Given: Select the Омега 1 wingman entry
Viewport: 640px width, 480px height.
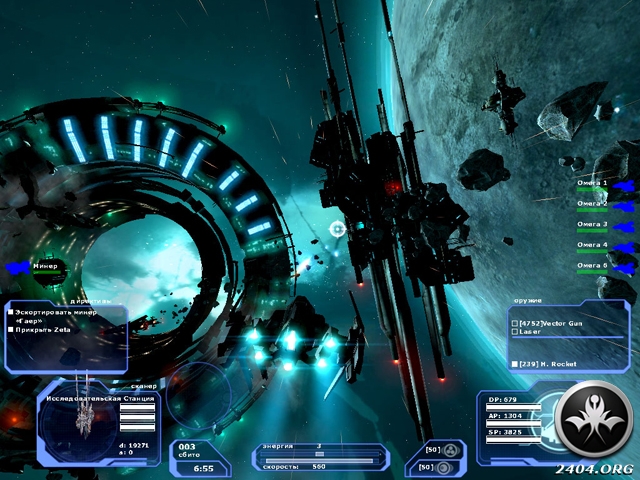Looking at the screenshot, I should point(592,184).
